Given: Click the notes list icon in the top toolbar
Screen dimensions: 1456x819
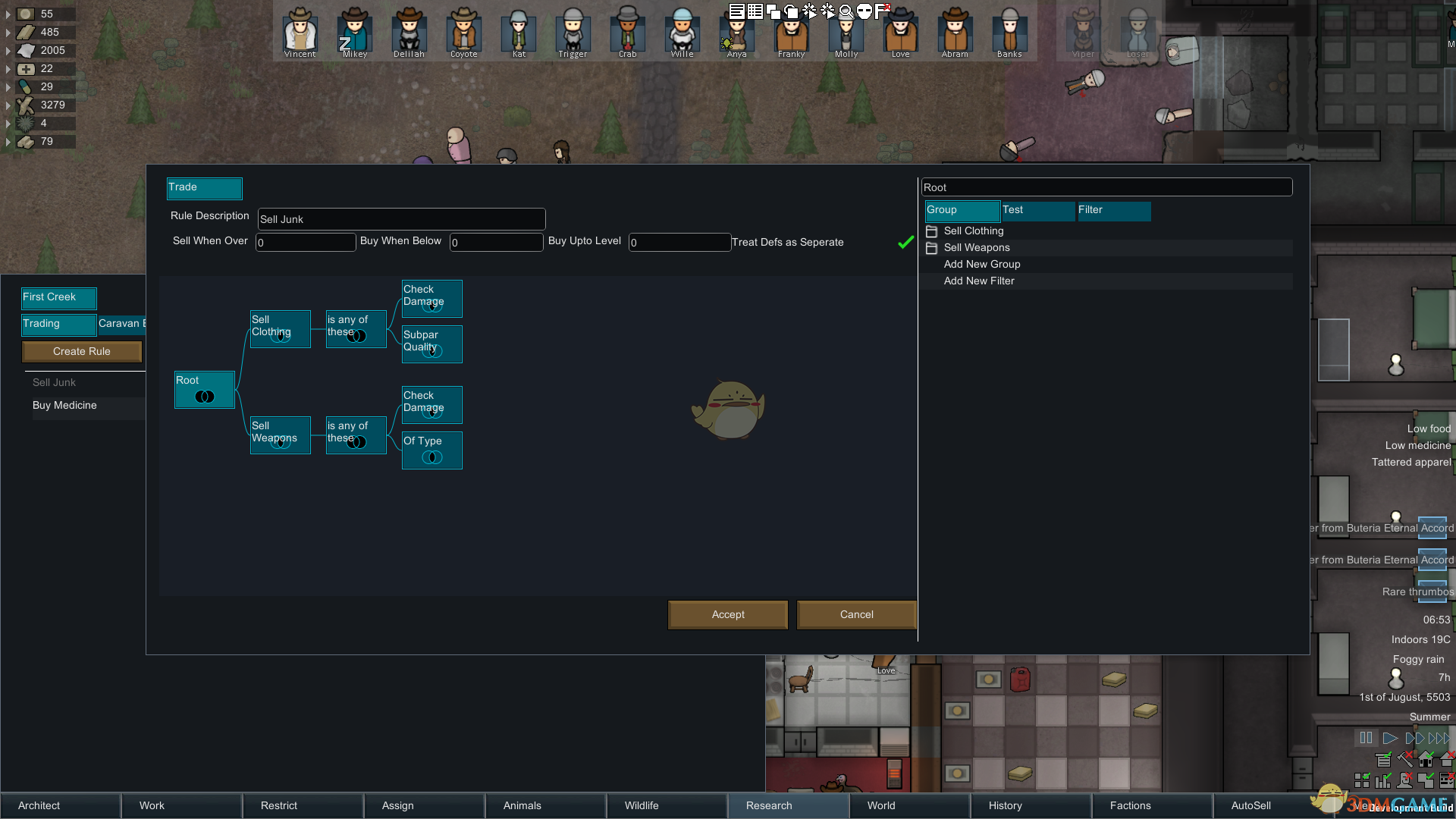Looking at the screenshot, I should (x=736, y=11).
